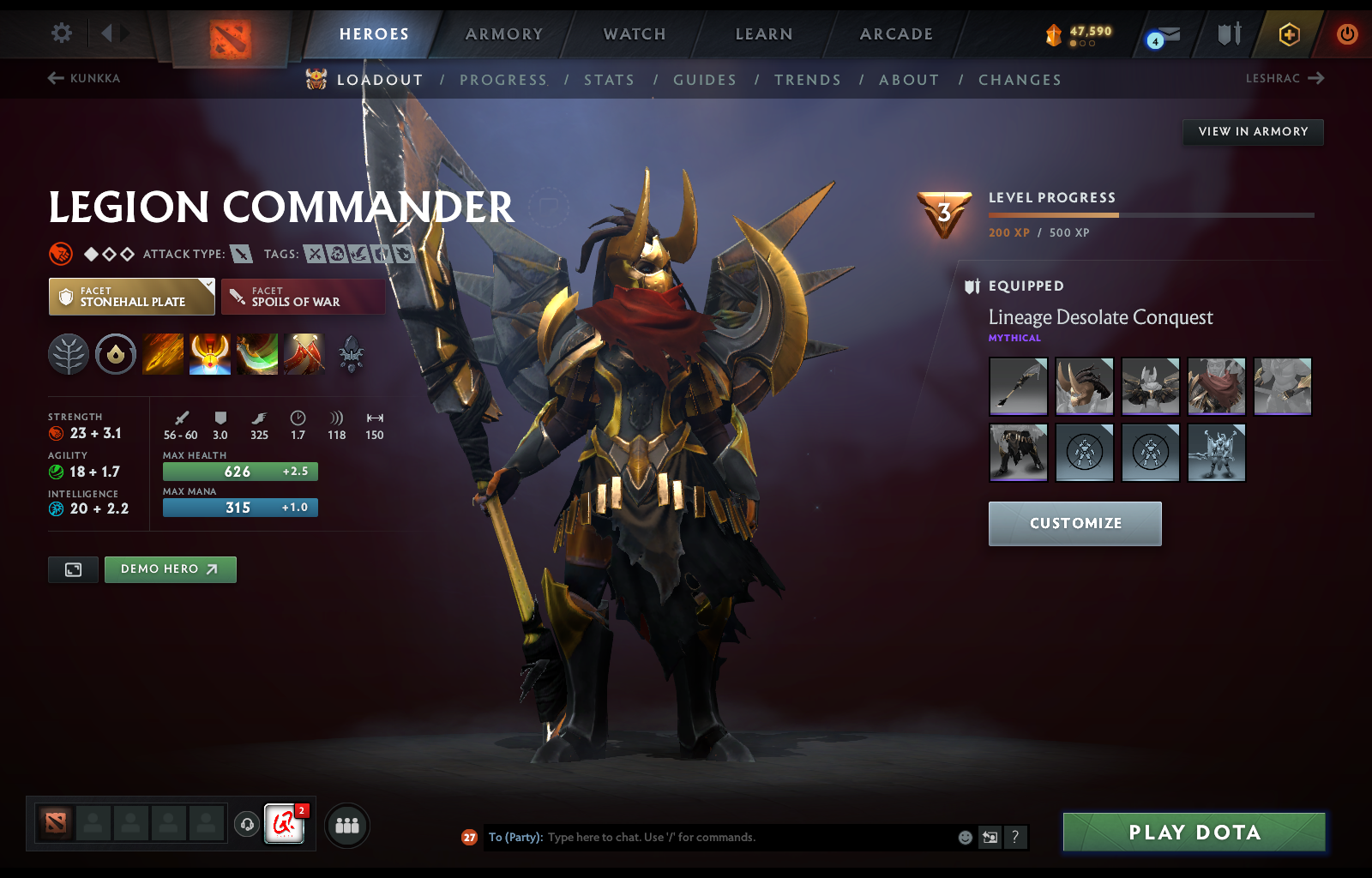Click the shard mana facet icon
Screen dimensions: 1372x878
(116, 354)
